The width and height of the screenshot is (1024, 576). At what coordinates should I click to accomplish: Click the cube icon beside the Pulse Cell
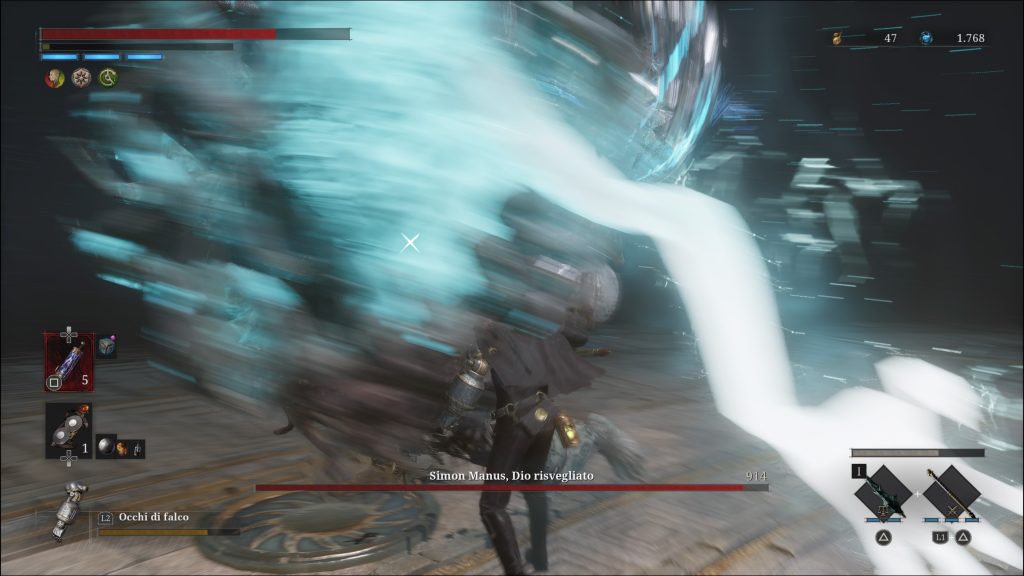[107, 346]
